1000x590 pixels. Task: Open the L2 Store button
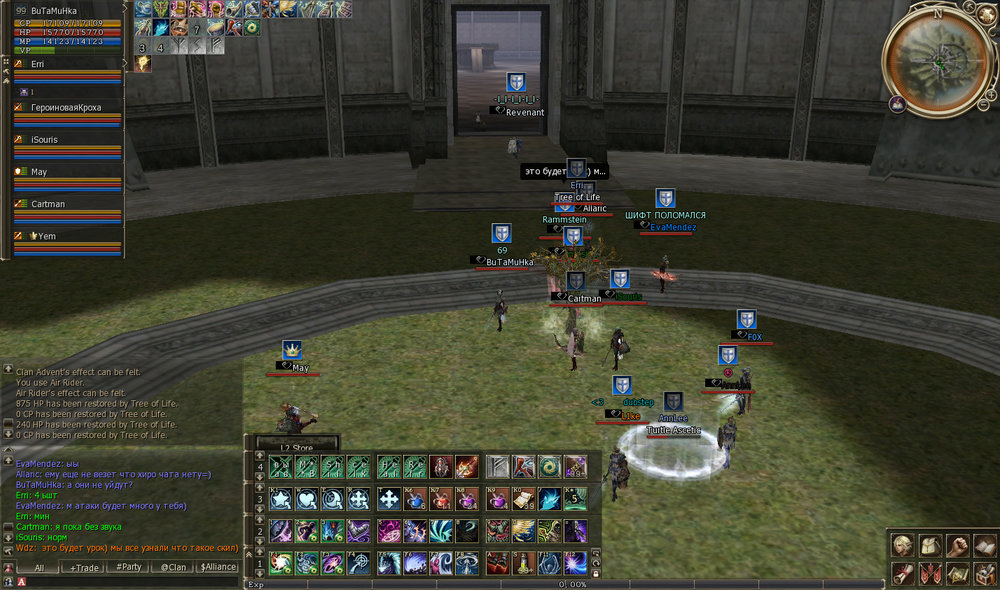click(x=297, y=447)
